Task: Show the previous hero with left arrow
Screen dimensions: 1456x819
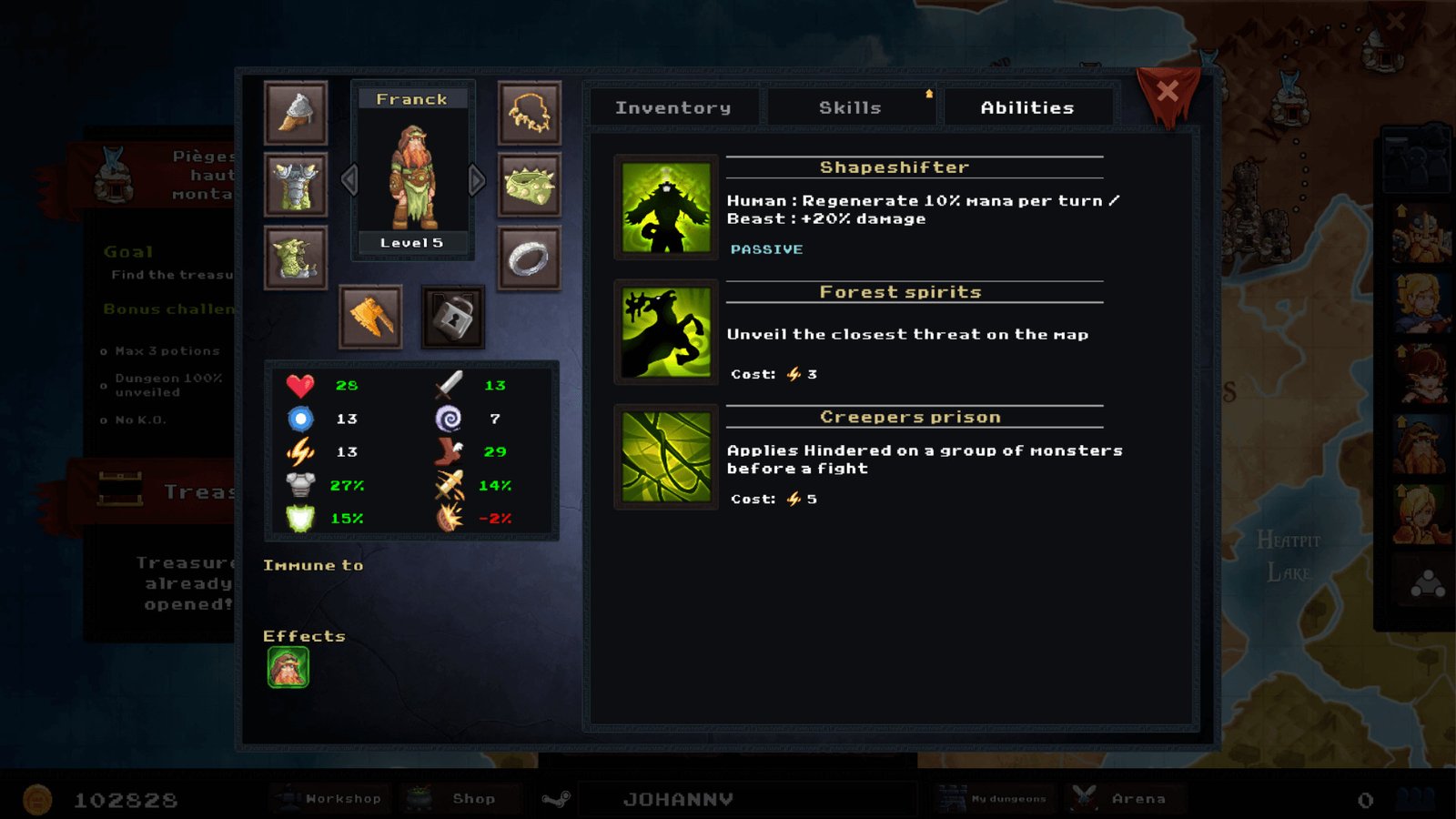Action: (349, 180)
